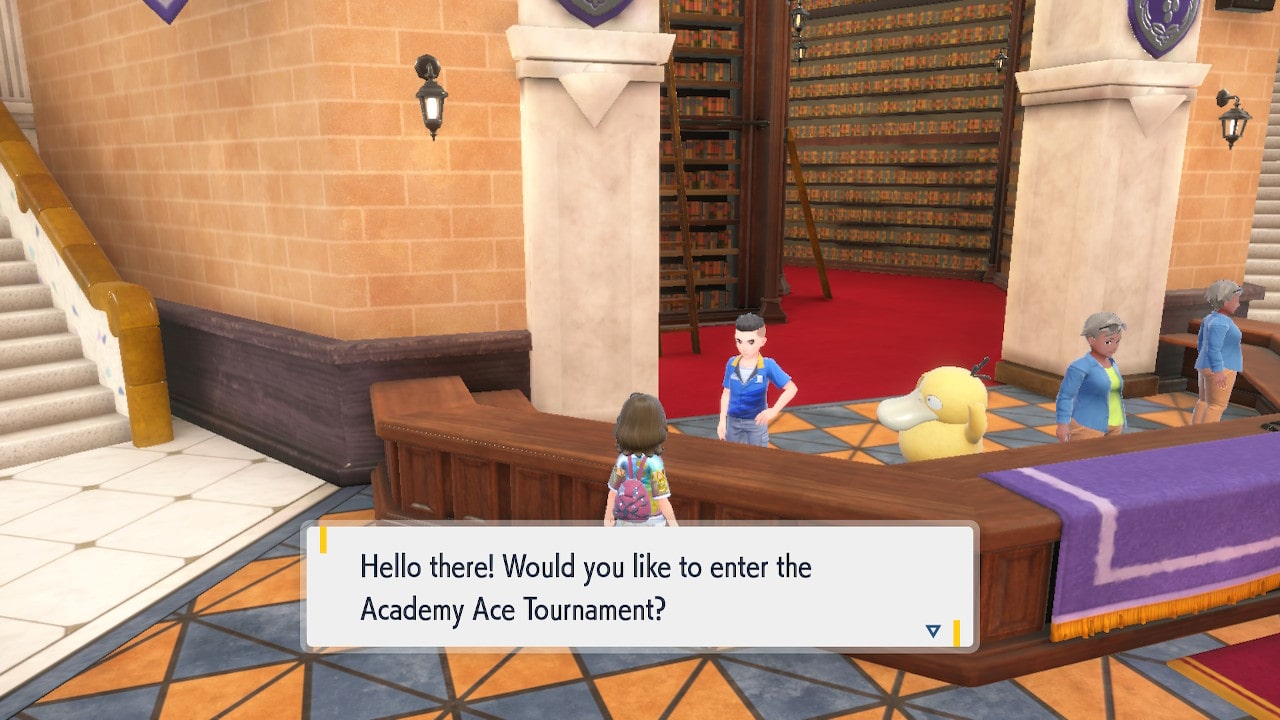Advance dialogue with the blue arrow indicator
Screen dimensions: 1280x720
[x=933, y=631]
